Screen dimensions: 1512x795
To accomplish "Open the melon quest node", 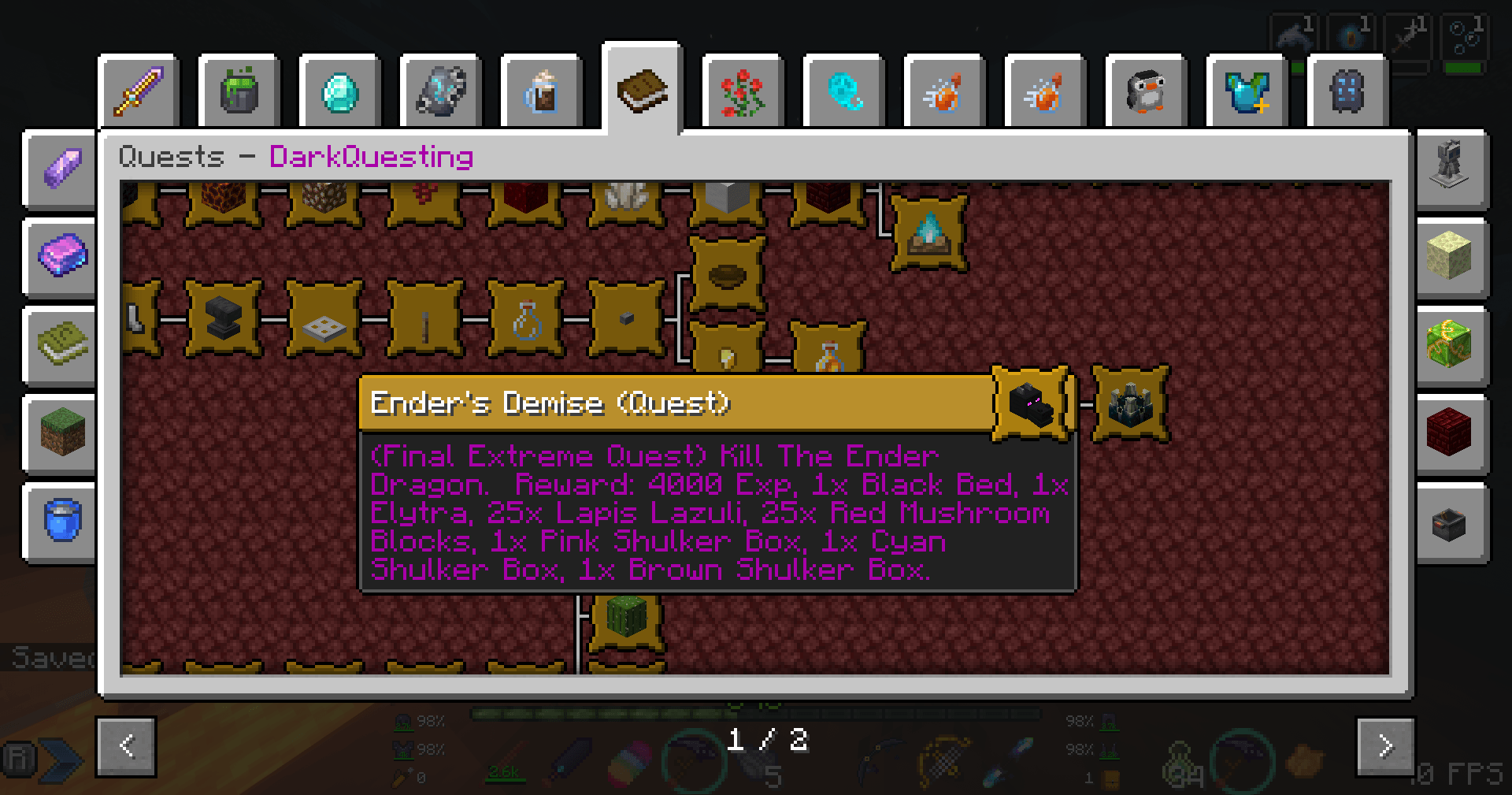I will [627, 619].
